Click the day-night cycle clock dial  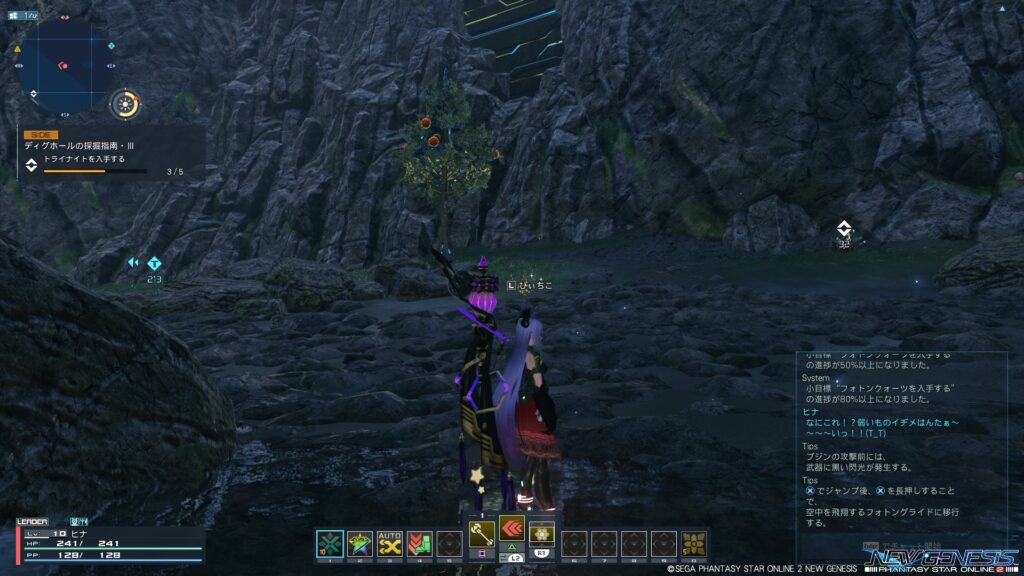coord(125,102)
